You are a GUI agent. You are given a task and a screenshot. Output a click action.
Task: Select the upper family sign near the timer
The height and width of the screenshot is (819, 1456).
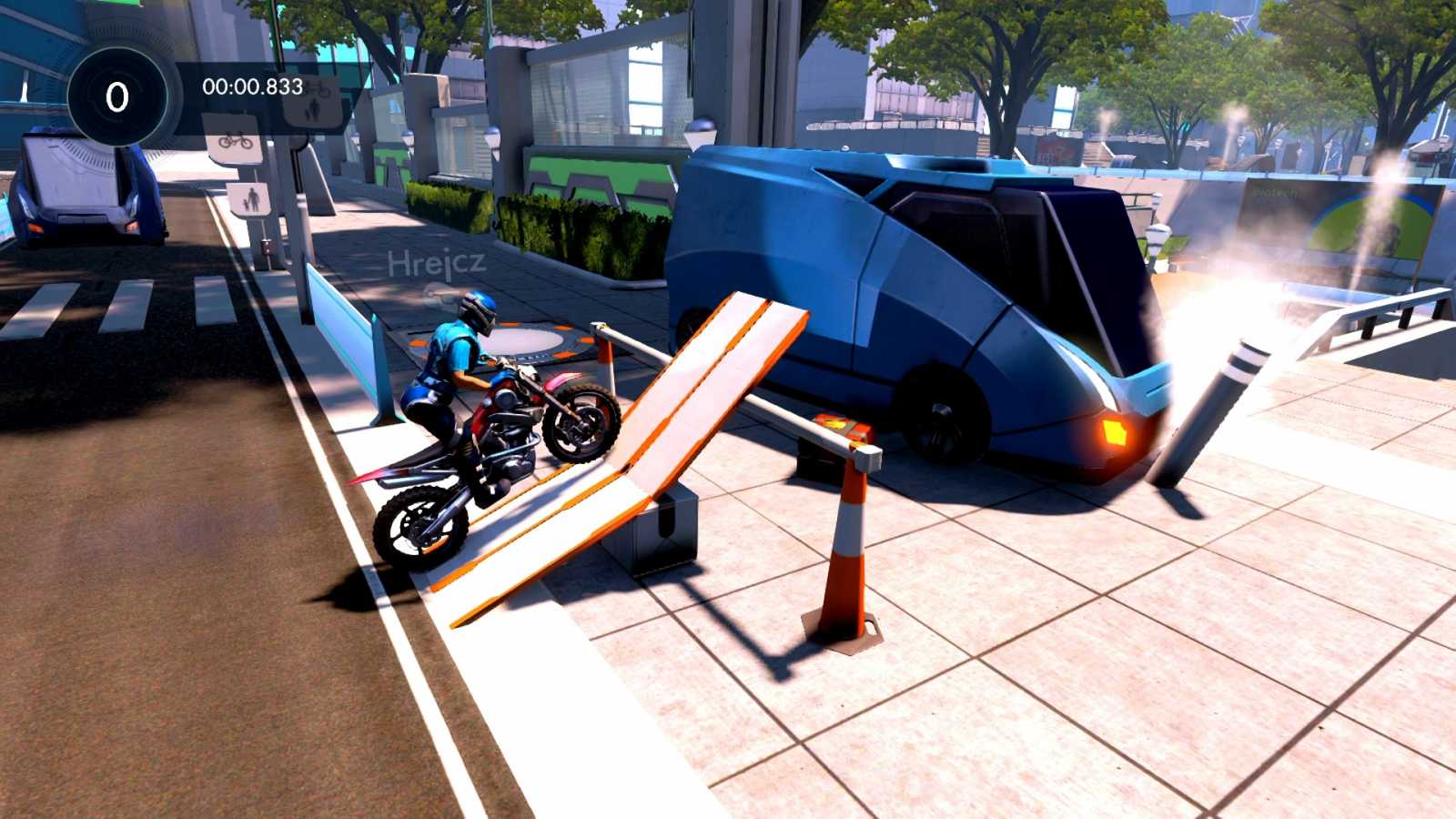(315, 109)
